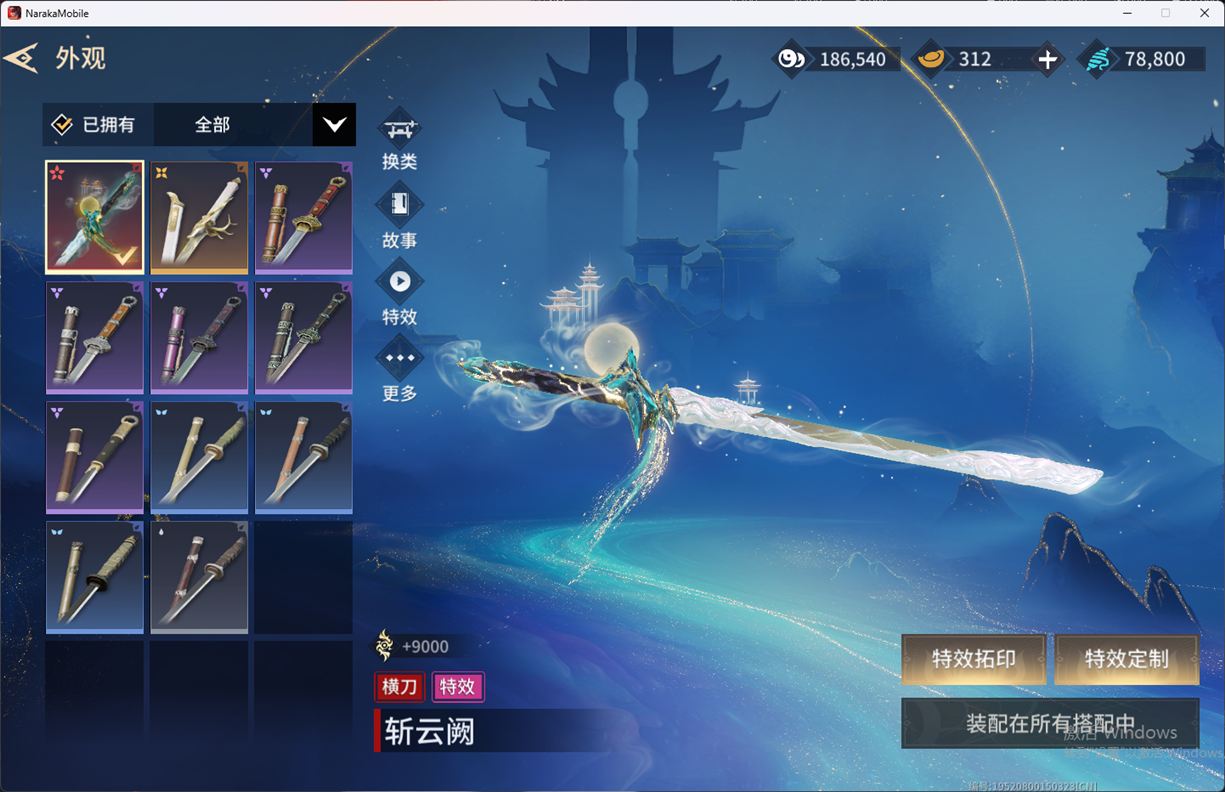Choose the white blade with gold antler hilt
Screen dimensions: 1225x792
click(x=199, y=216)
